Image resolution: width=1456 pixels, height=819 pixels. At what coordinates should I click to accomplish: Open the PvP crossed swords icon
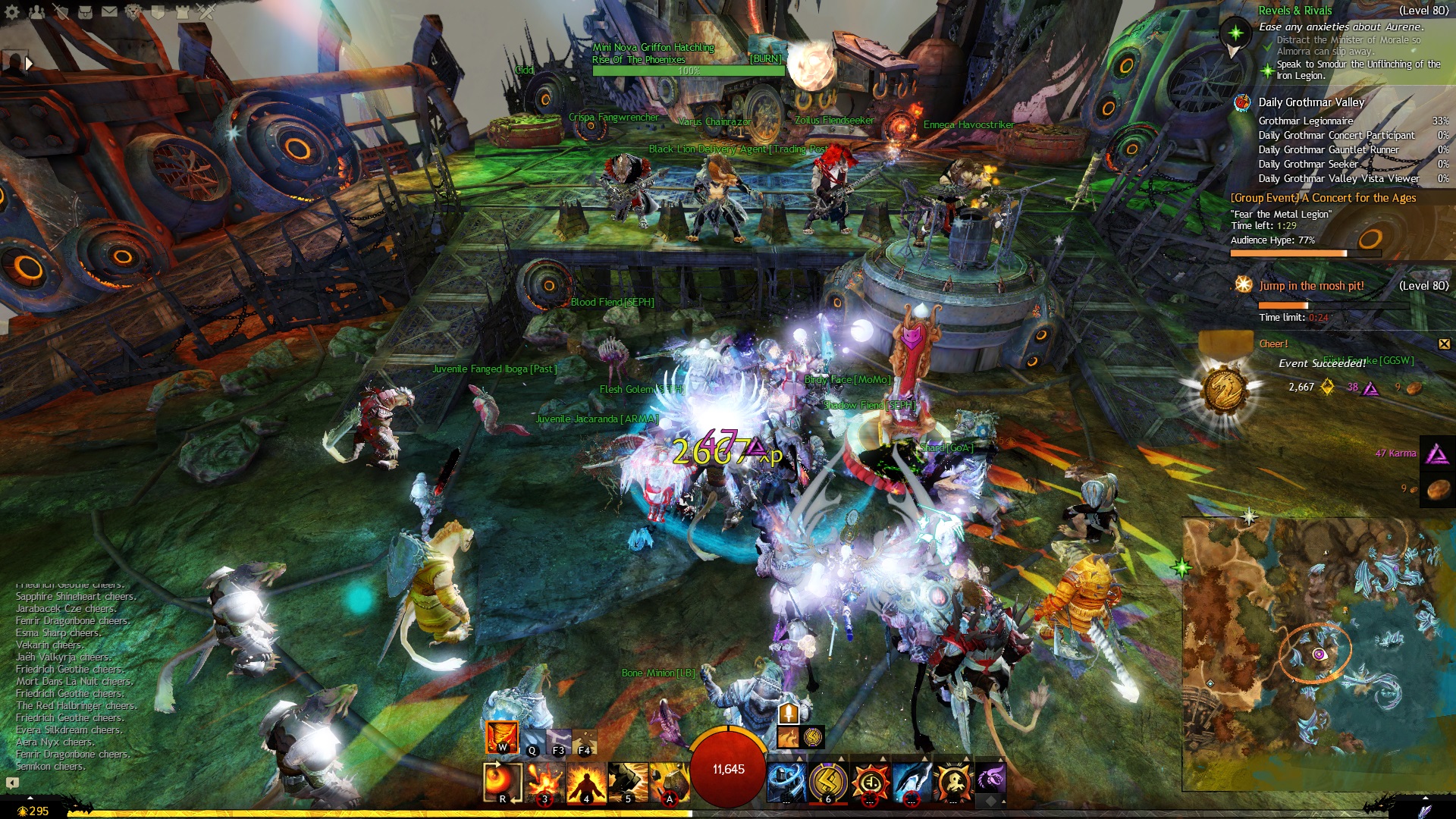tap(206, 11)
